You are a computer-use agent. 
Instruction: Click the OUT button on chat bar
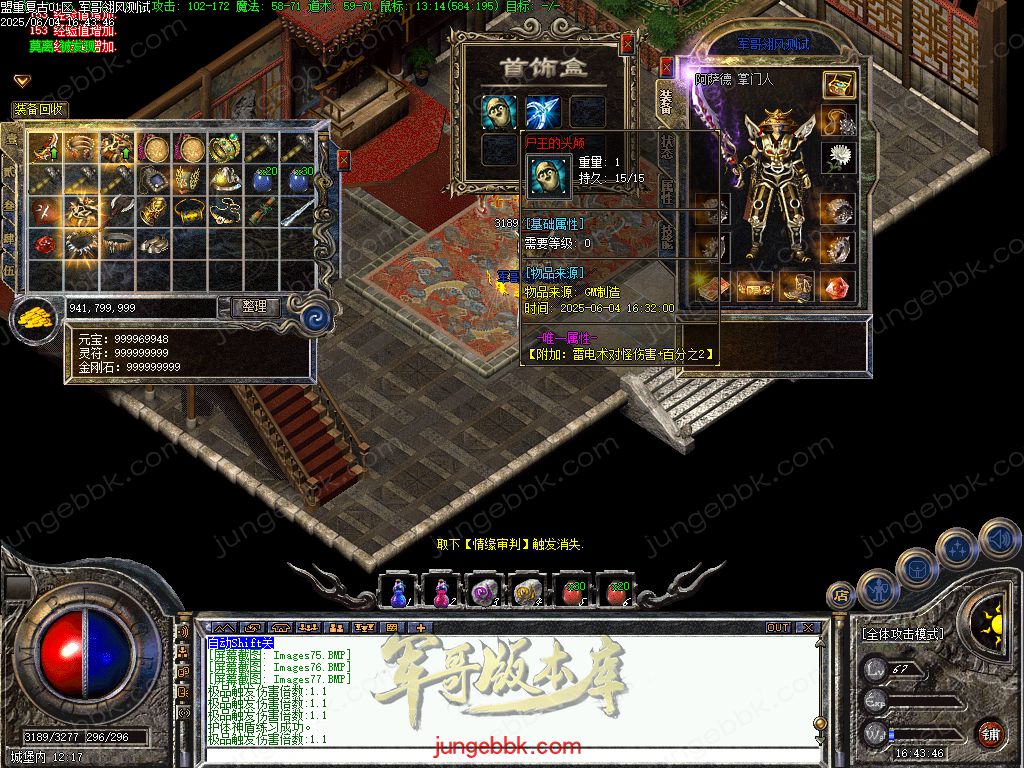coord(777,628)
